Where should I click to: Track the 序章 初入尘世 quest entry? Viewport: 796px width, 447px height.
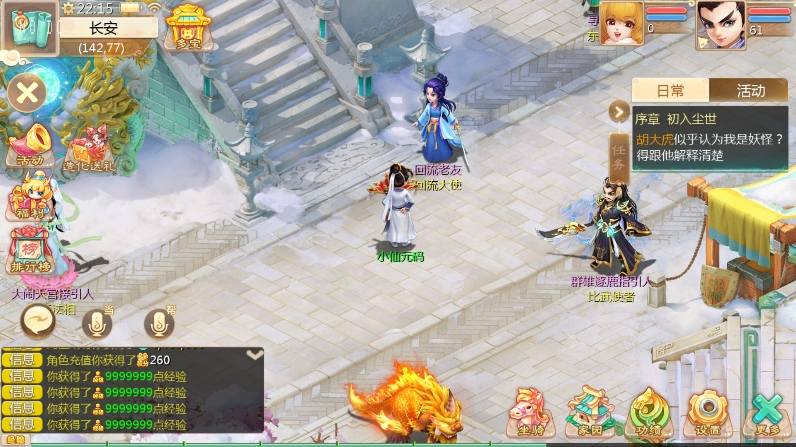tap(710, 136)
